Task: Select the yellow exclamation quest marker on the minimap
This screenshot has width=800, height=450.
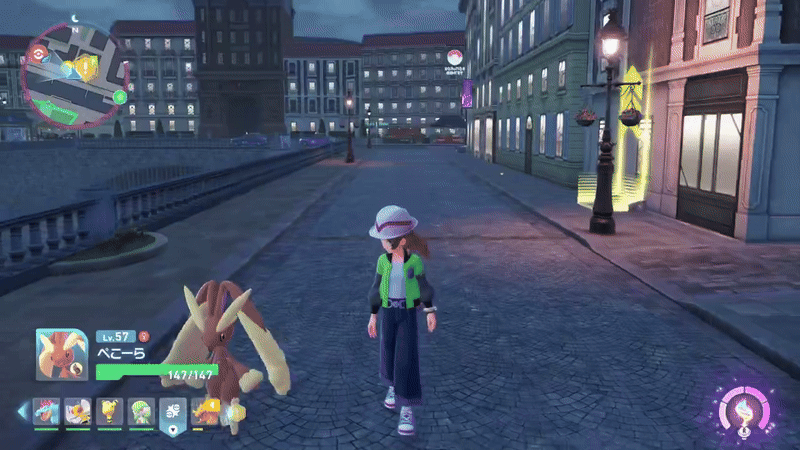Action: click(x=87, y=68)
